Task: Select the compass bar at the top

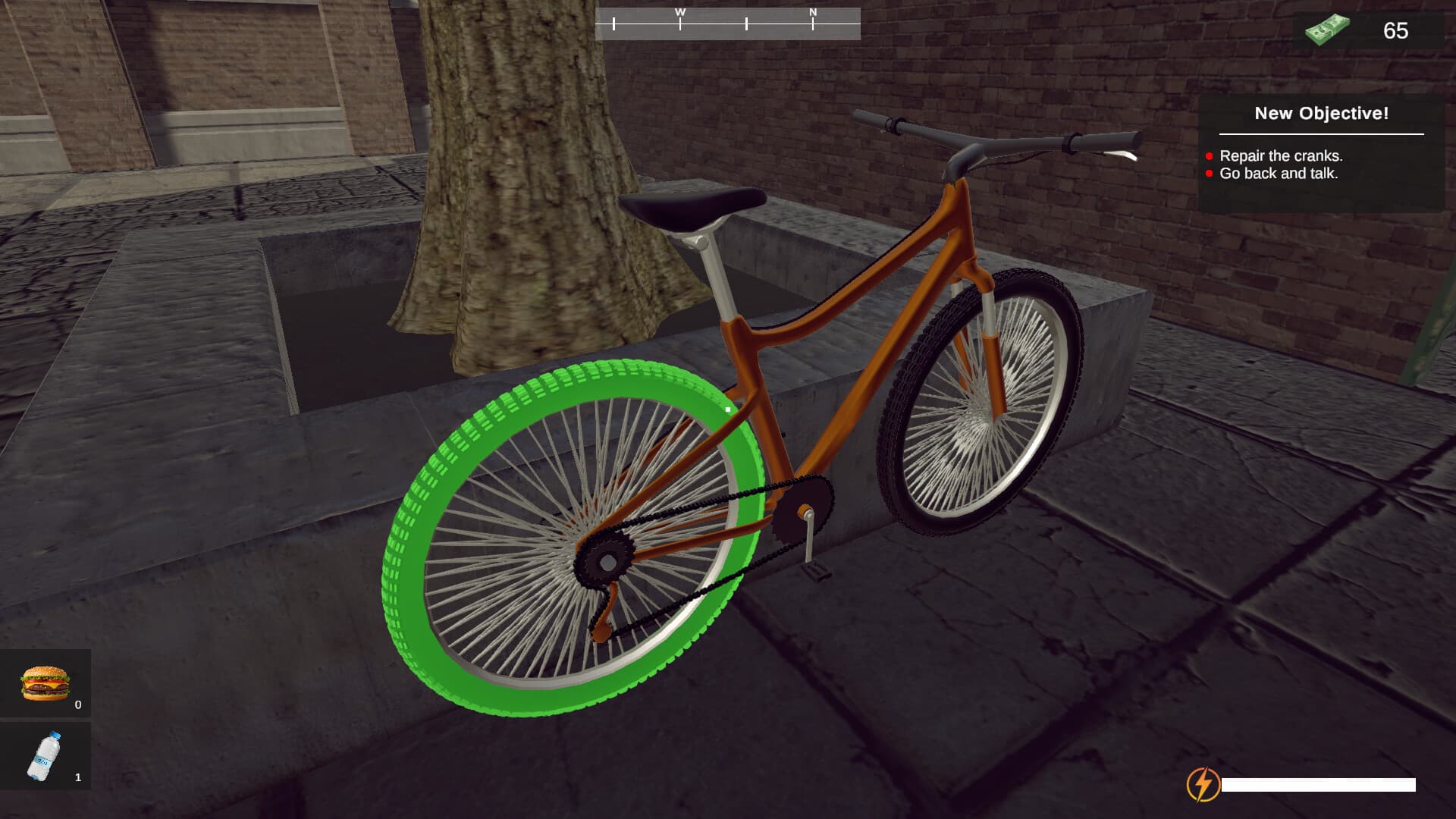Action: [x=728, y=20]
